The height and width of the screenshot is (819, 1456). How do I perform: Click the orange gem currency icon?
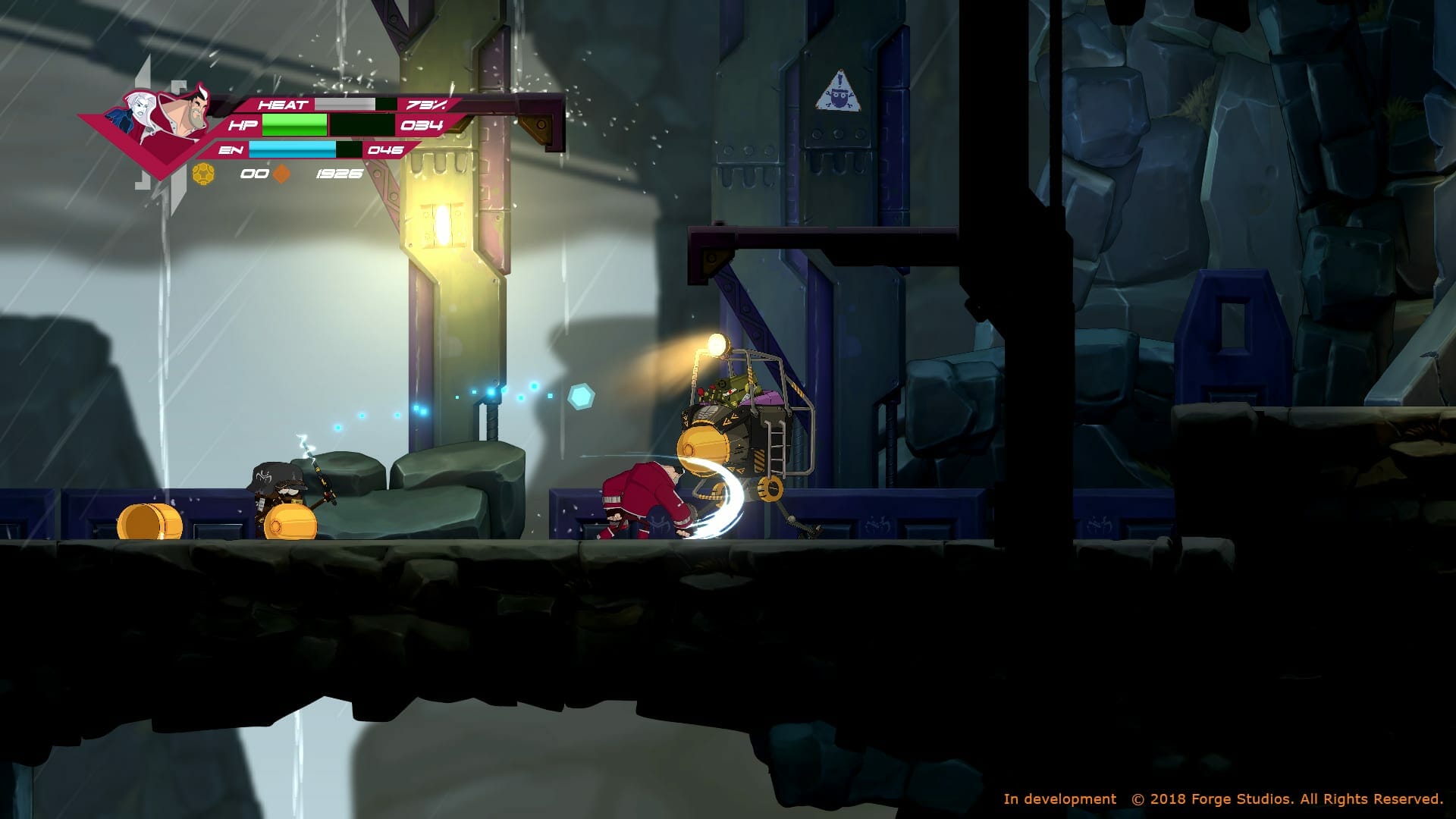pos(279,174)
